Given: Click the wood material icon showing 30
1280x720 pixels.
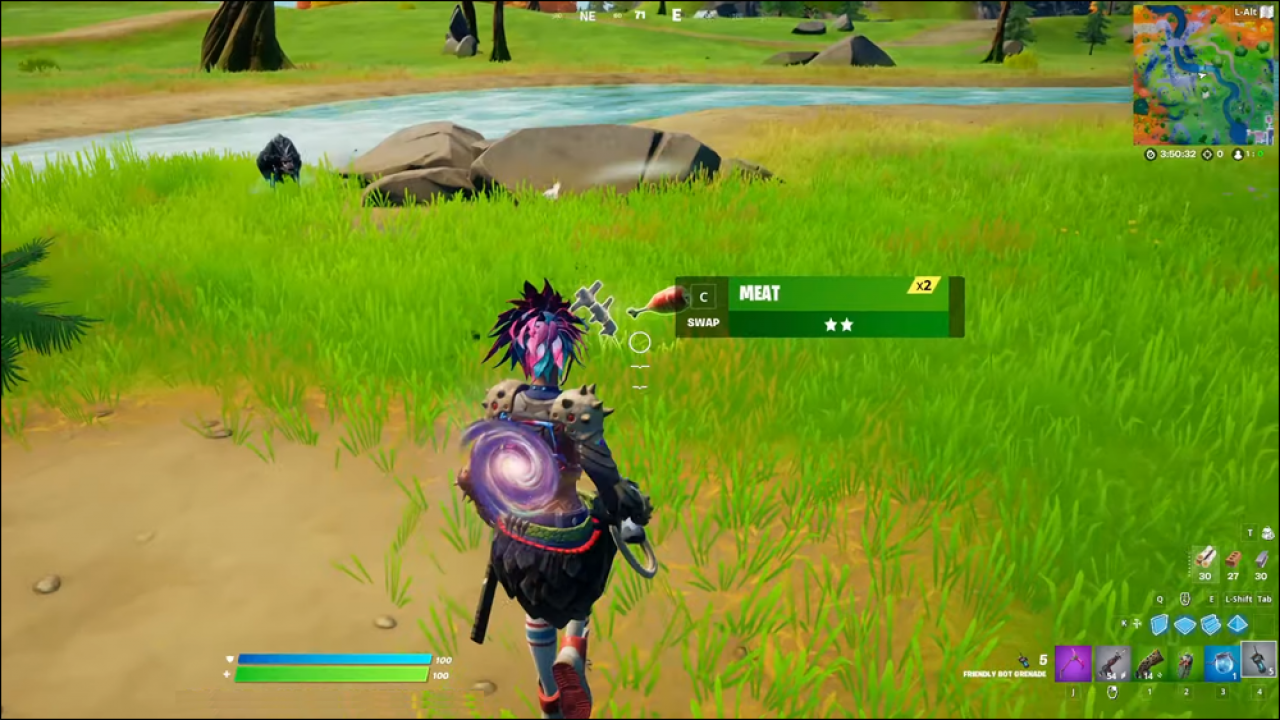Looking at the screenshot, I should pyautogui.click(x=1205, y=560).
